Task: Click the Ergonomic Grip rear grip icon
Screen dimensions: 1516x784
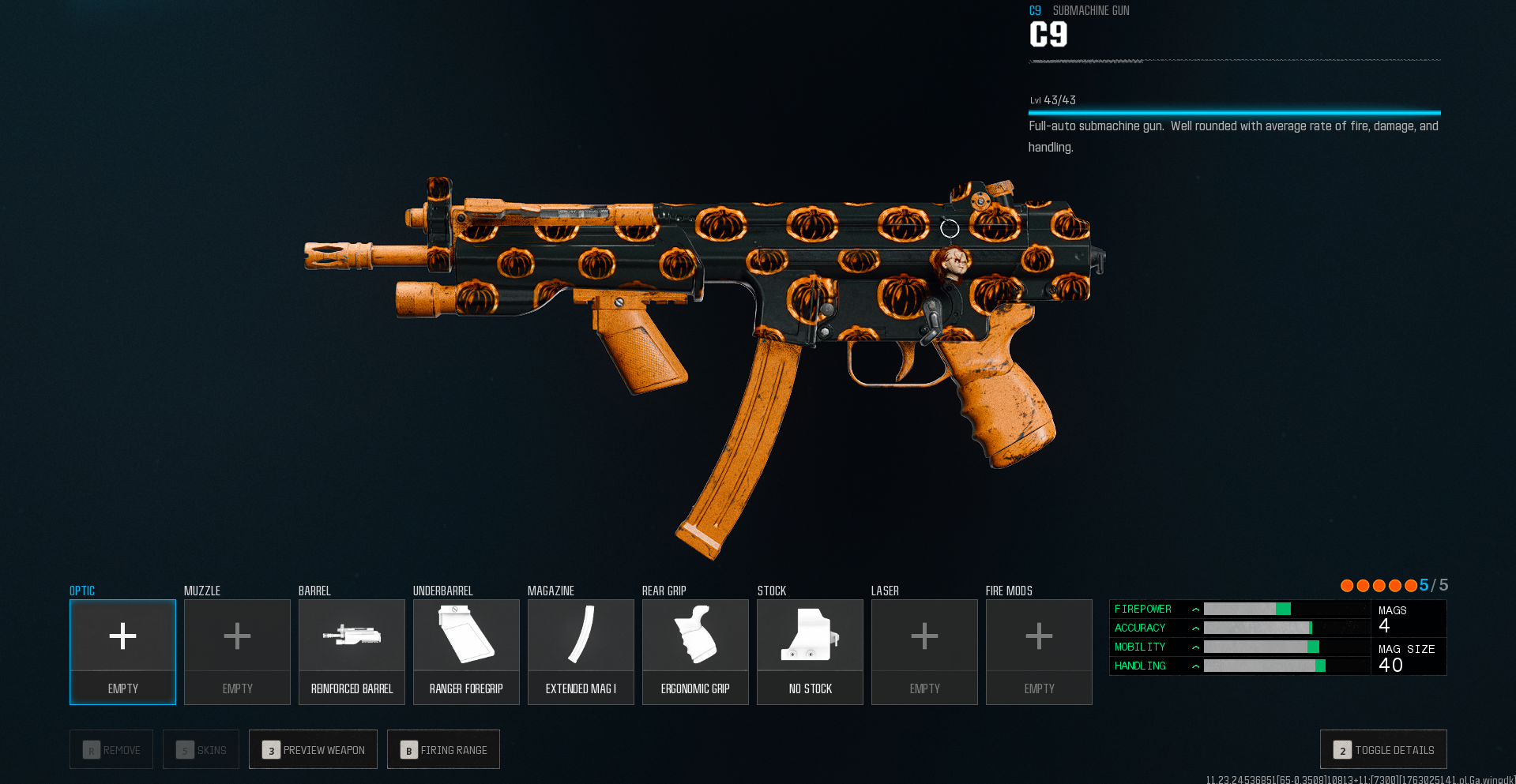Action: (694, 636)
